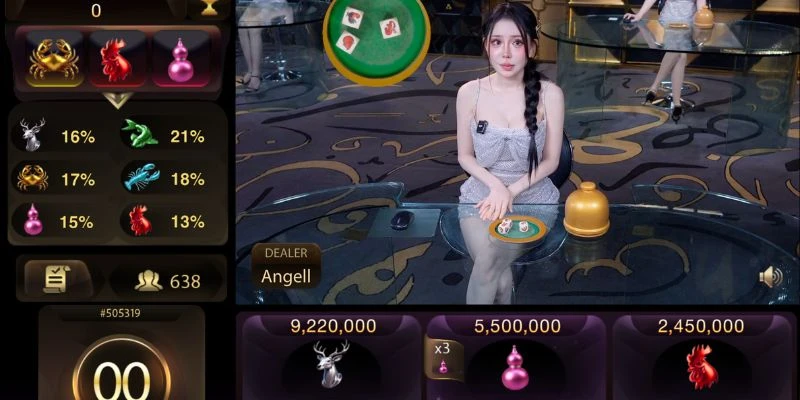800x400 pixels.
Task: Show the 638 players list
Action: [x=168, y=281]
